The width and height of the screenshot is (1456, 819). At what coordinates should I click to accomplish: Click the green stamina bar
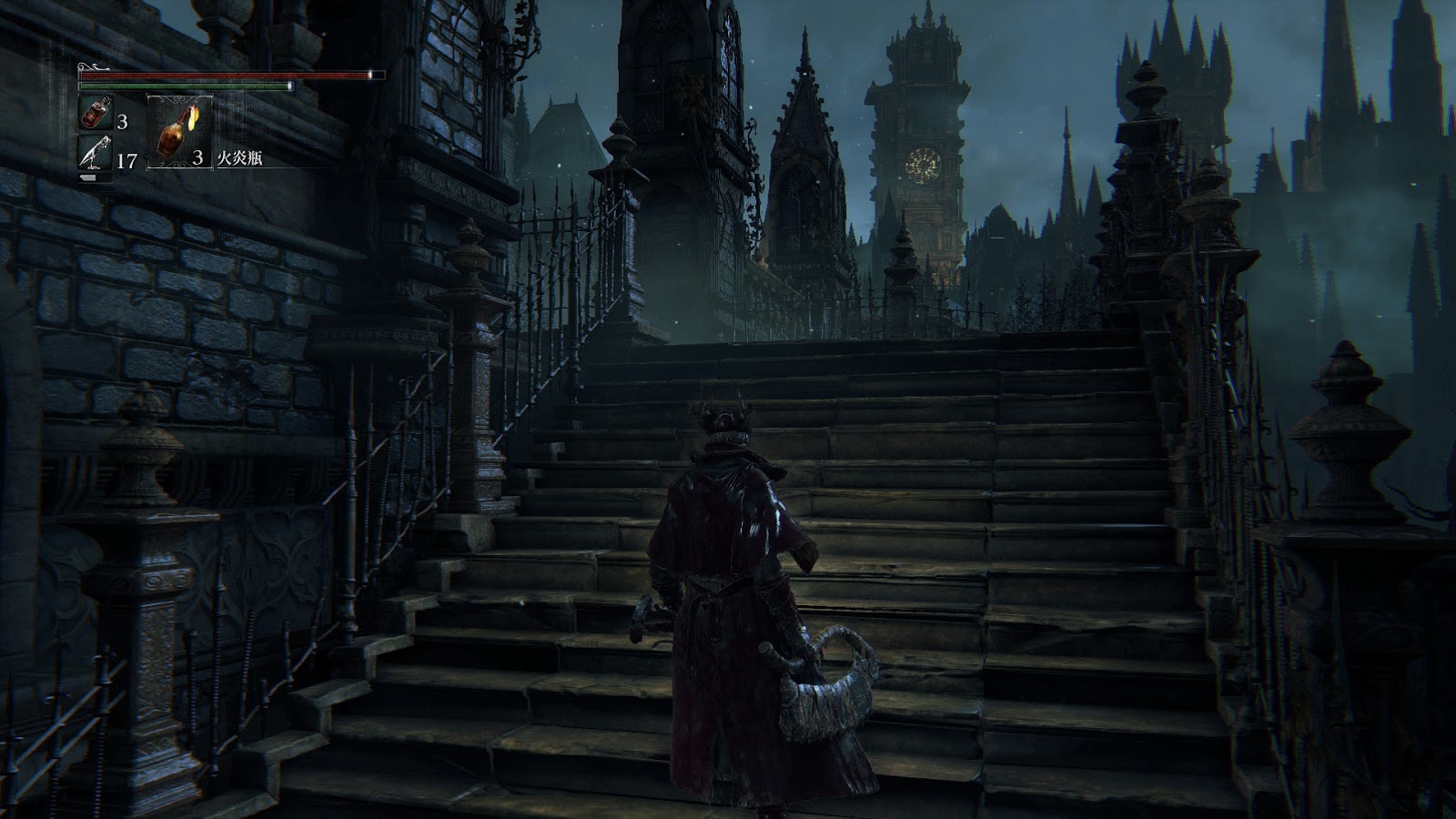(x=177, y=86)
